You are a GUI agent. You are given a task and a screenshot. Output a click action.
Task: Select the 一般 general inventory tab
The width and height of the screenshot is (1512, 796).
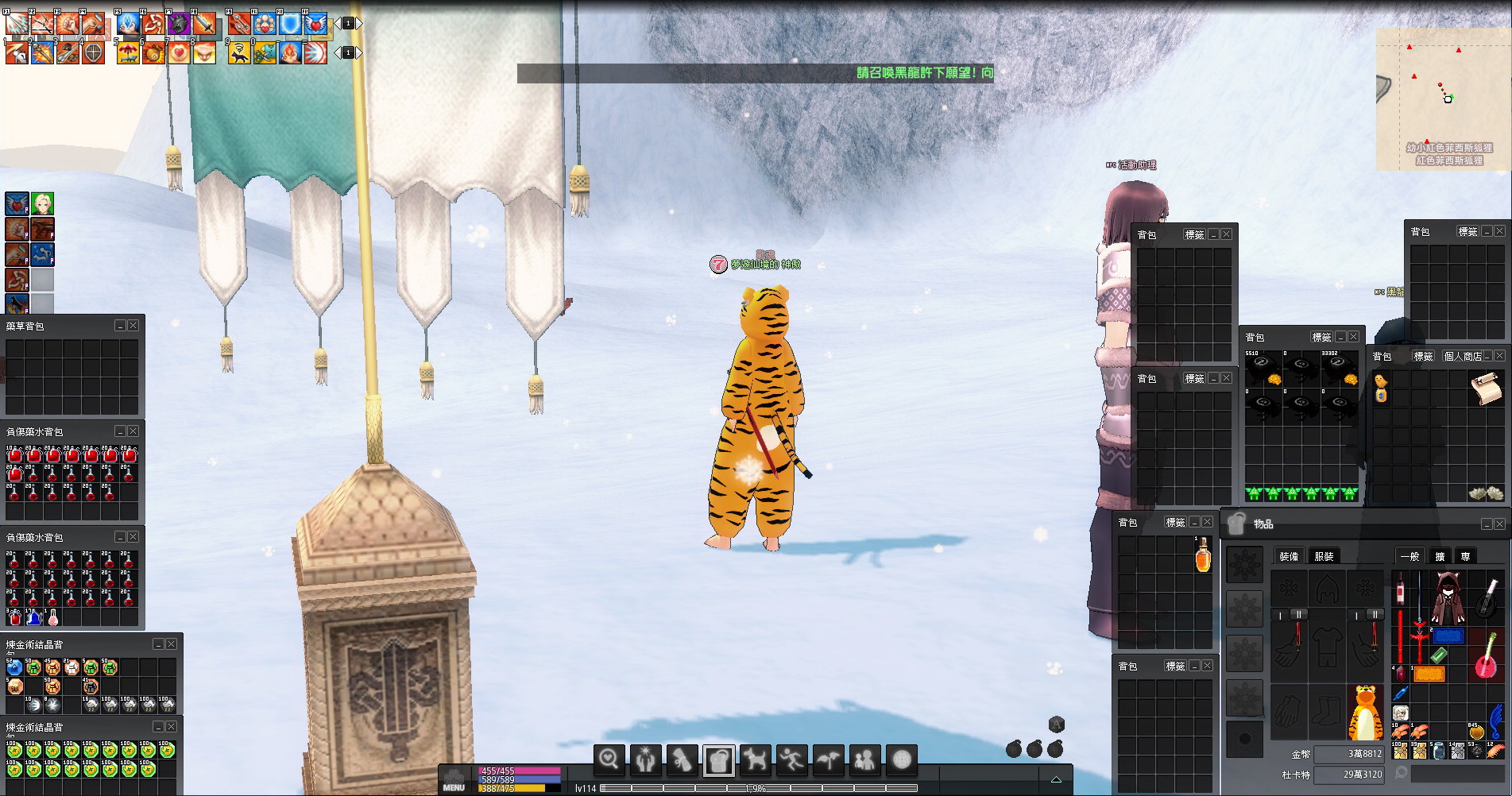1410,556
